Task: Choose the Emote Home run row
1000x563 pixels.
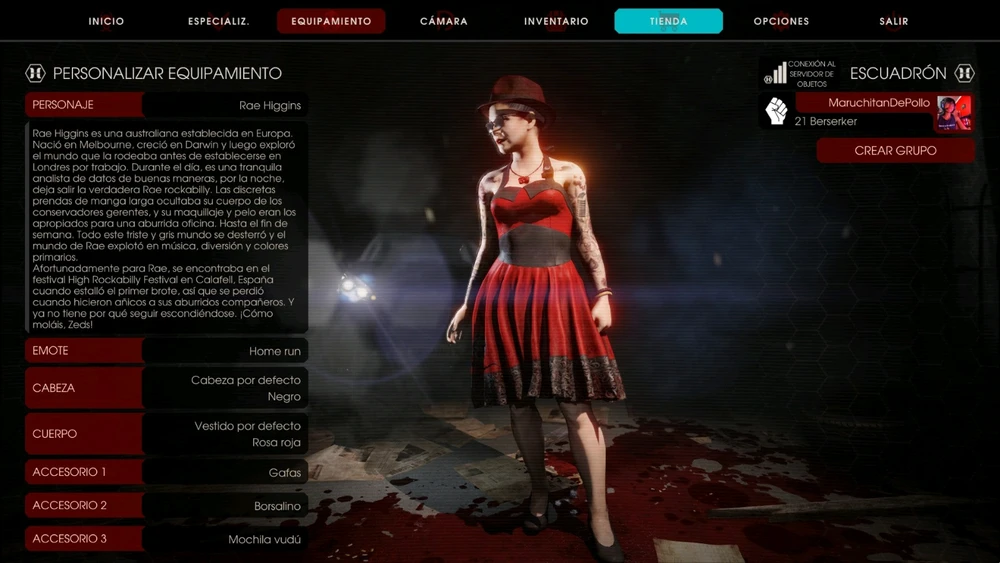Action: (166, 351)
